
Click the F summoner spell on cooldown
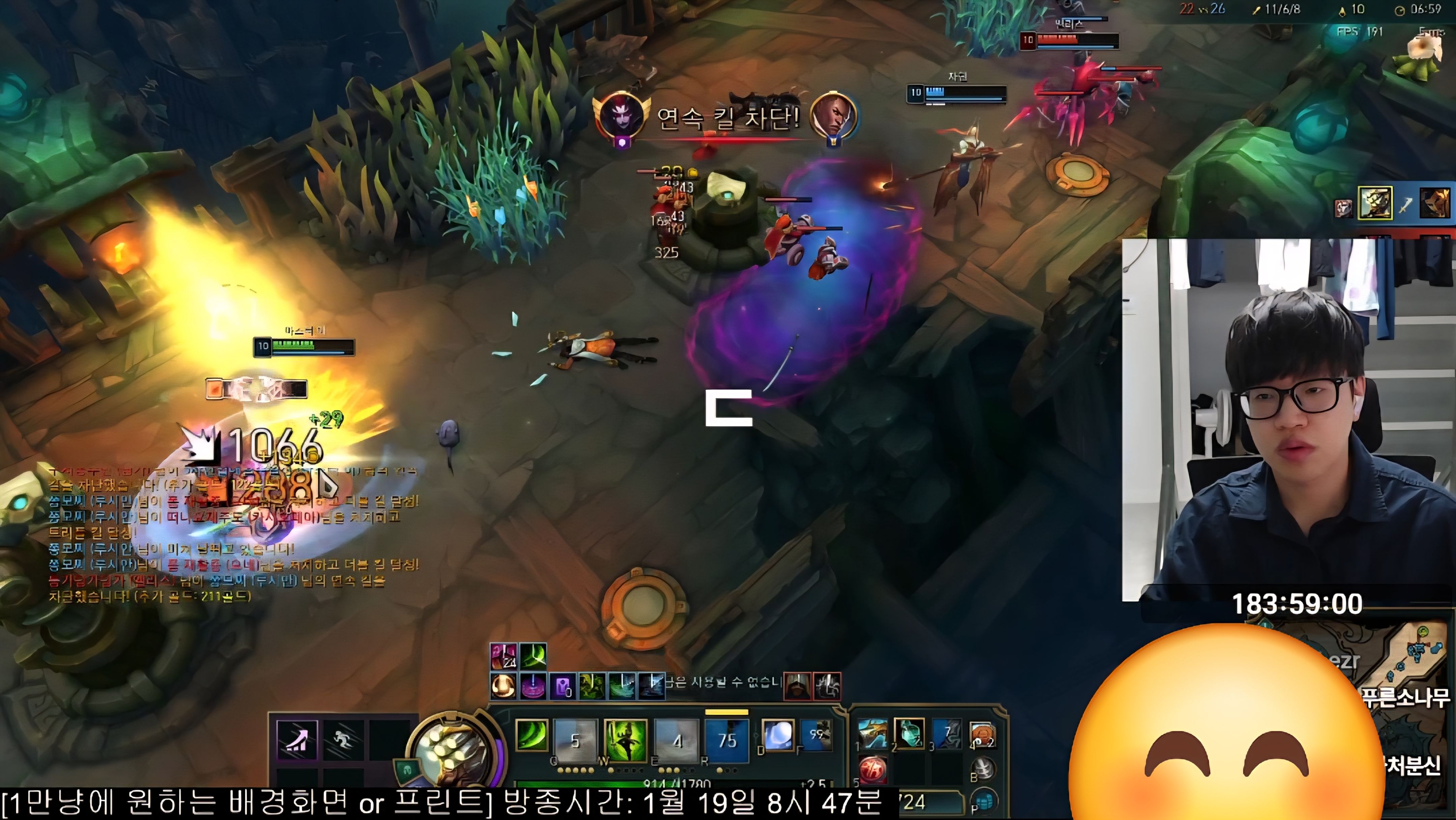816,736
